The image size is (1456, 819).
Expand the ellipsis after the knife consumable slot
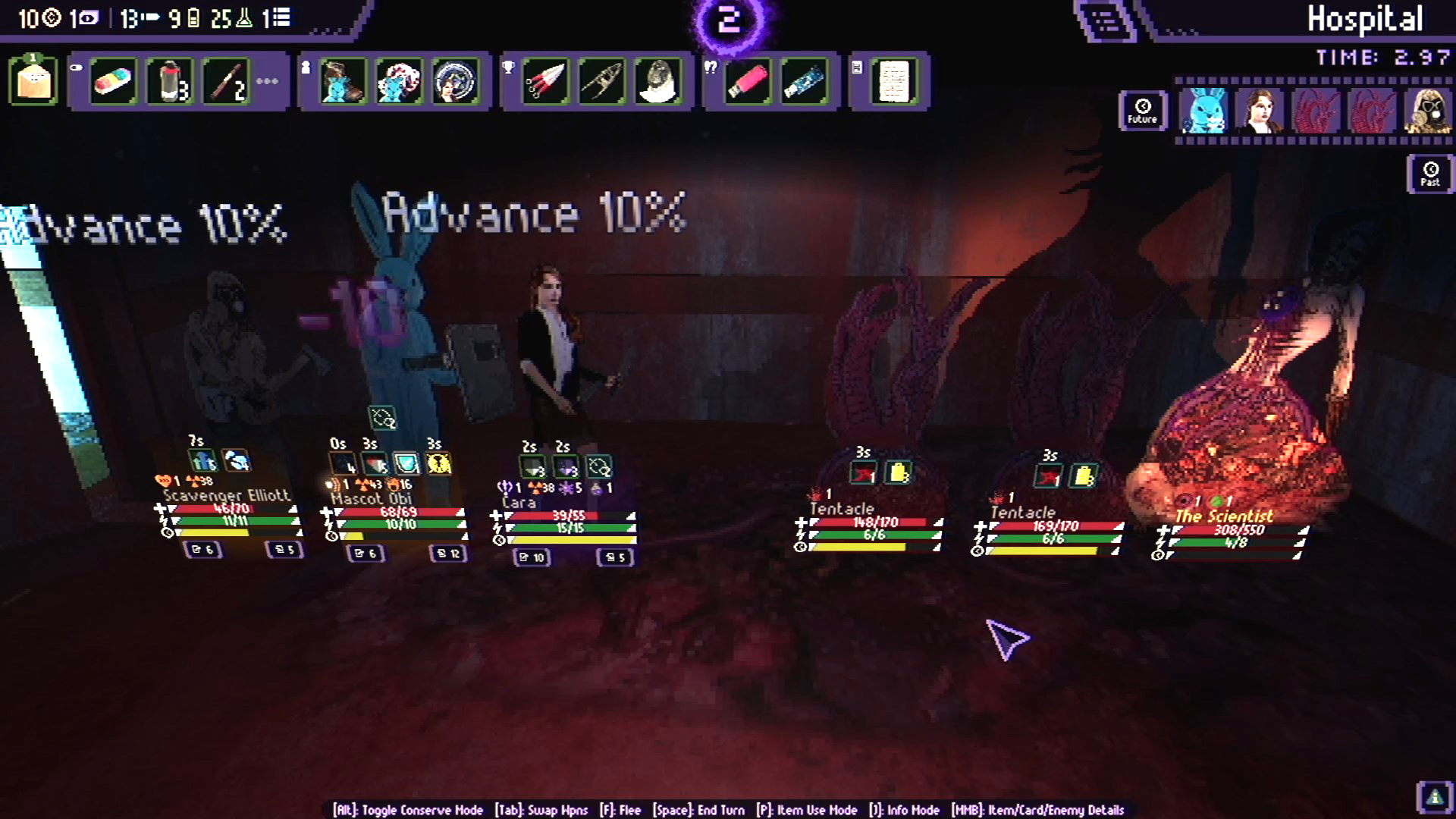pyautogui.click(x=266, y=82)
